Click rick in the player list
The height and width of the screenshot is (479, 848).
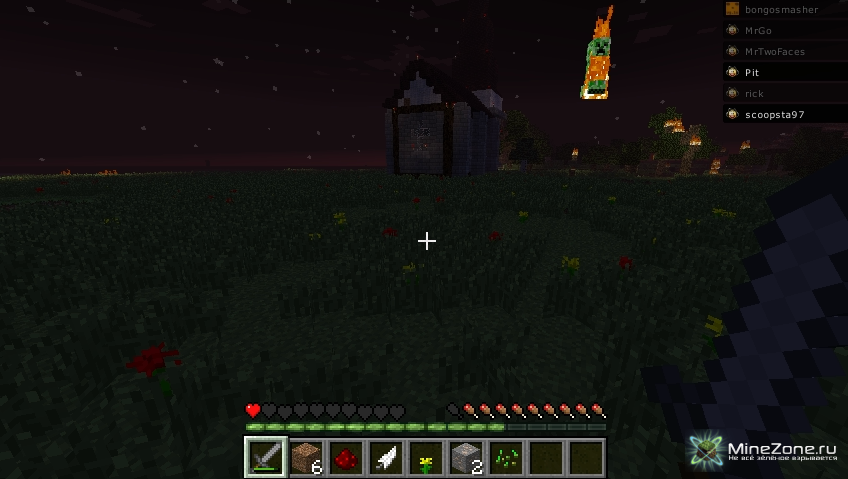coord(754,94)
